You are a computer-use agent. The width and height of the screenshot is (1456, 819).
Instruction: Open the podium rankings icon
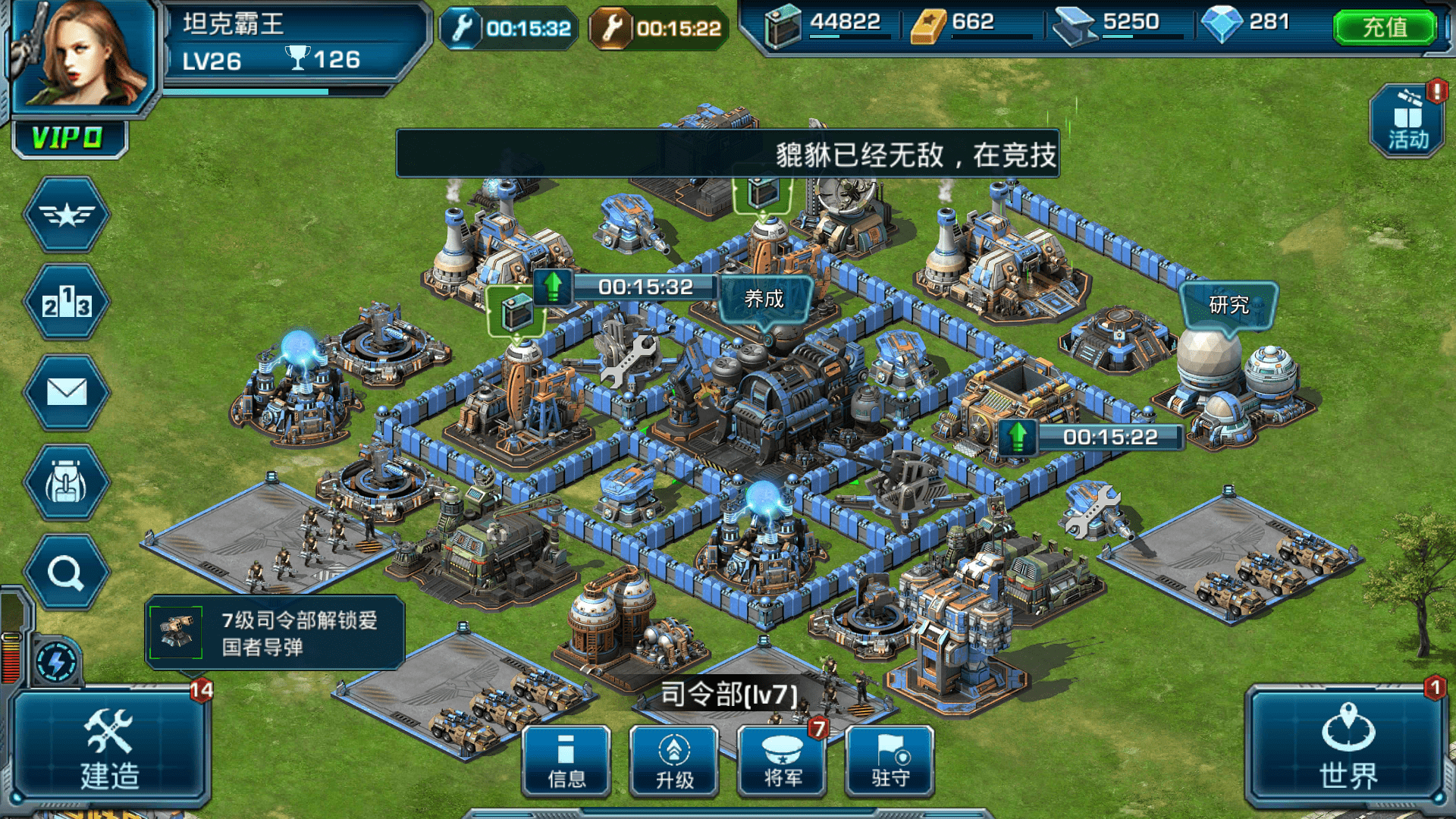coord(67,303)
